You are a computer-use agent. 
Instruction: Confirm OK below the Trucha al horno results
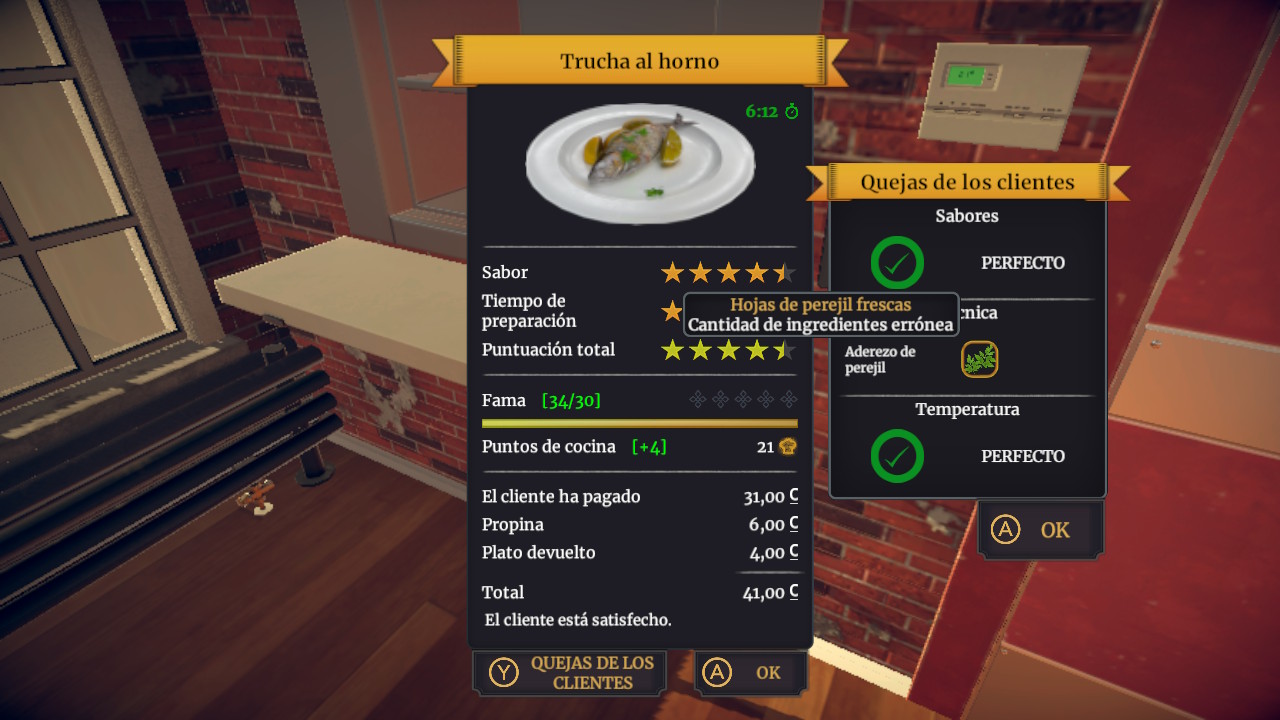750,673
